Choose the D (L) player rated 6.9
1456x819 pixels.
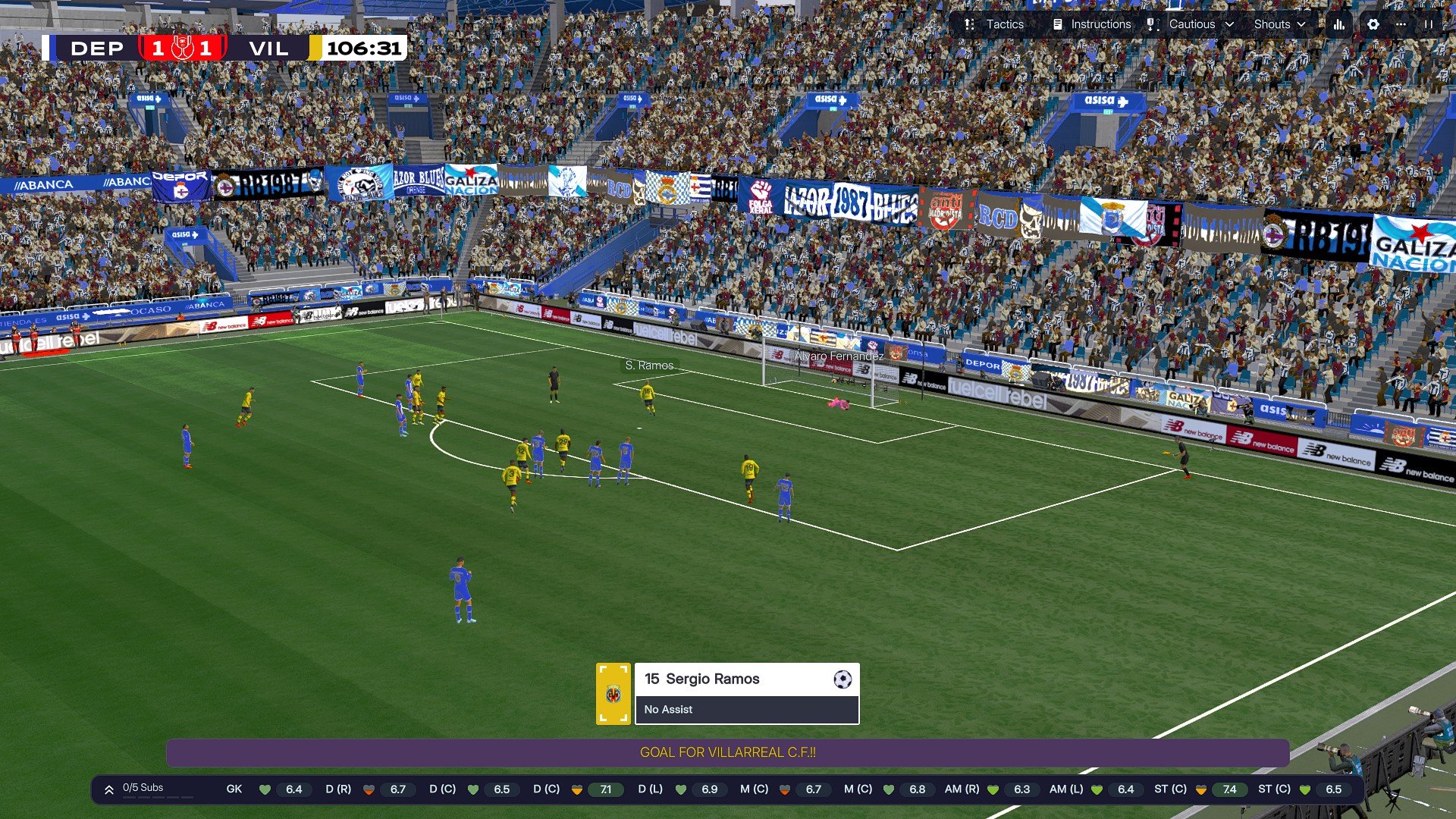(679, 789)
